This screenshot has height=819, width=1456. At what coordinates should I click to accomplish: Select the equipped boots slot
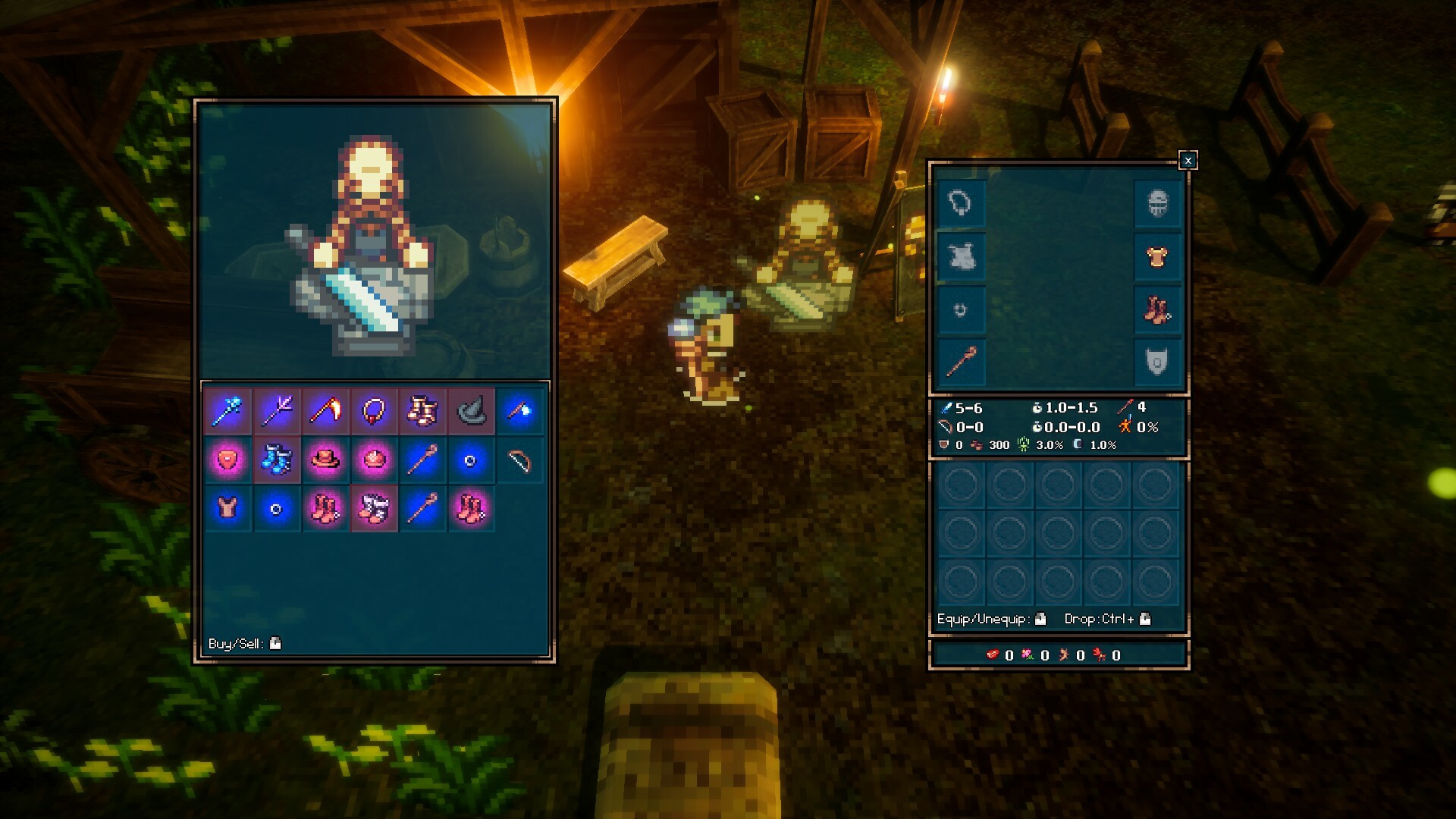tap(1156, 309)
